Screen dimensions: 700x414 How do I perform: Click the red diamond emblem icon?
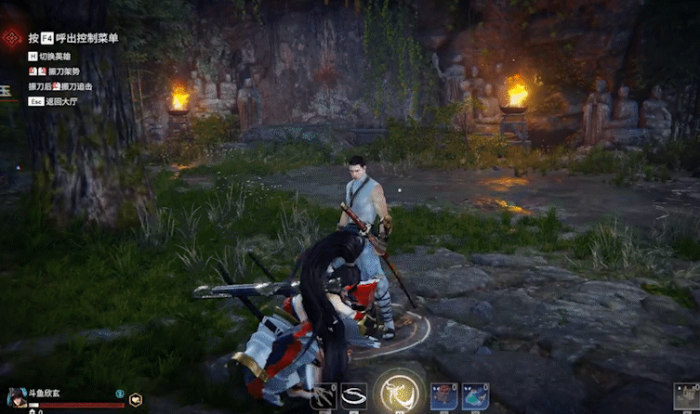point(12,38)
